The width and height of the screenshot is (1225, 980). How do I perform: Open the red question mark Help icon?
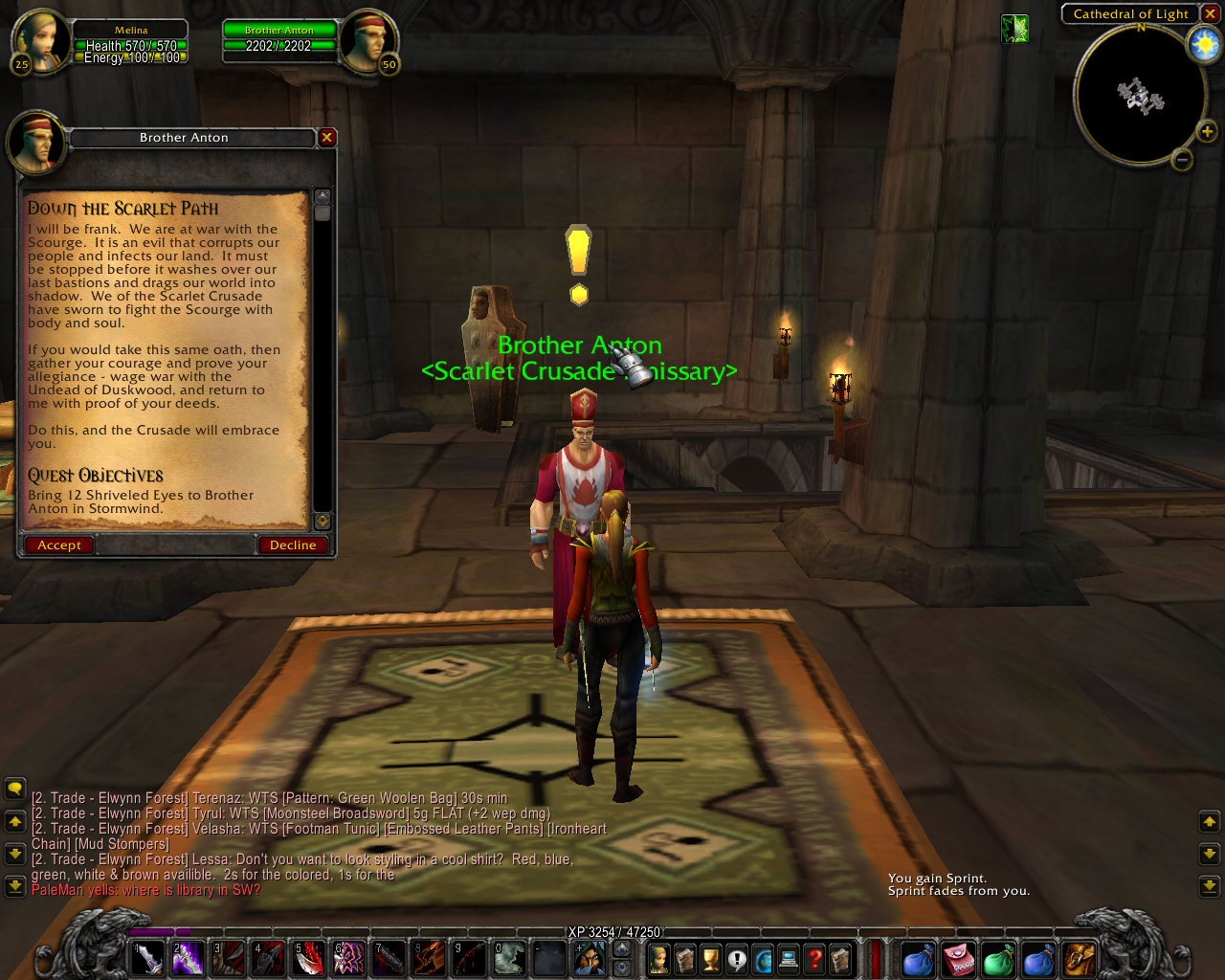[813, 960]
